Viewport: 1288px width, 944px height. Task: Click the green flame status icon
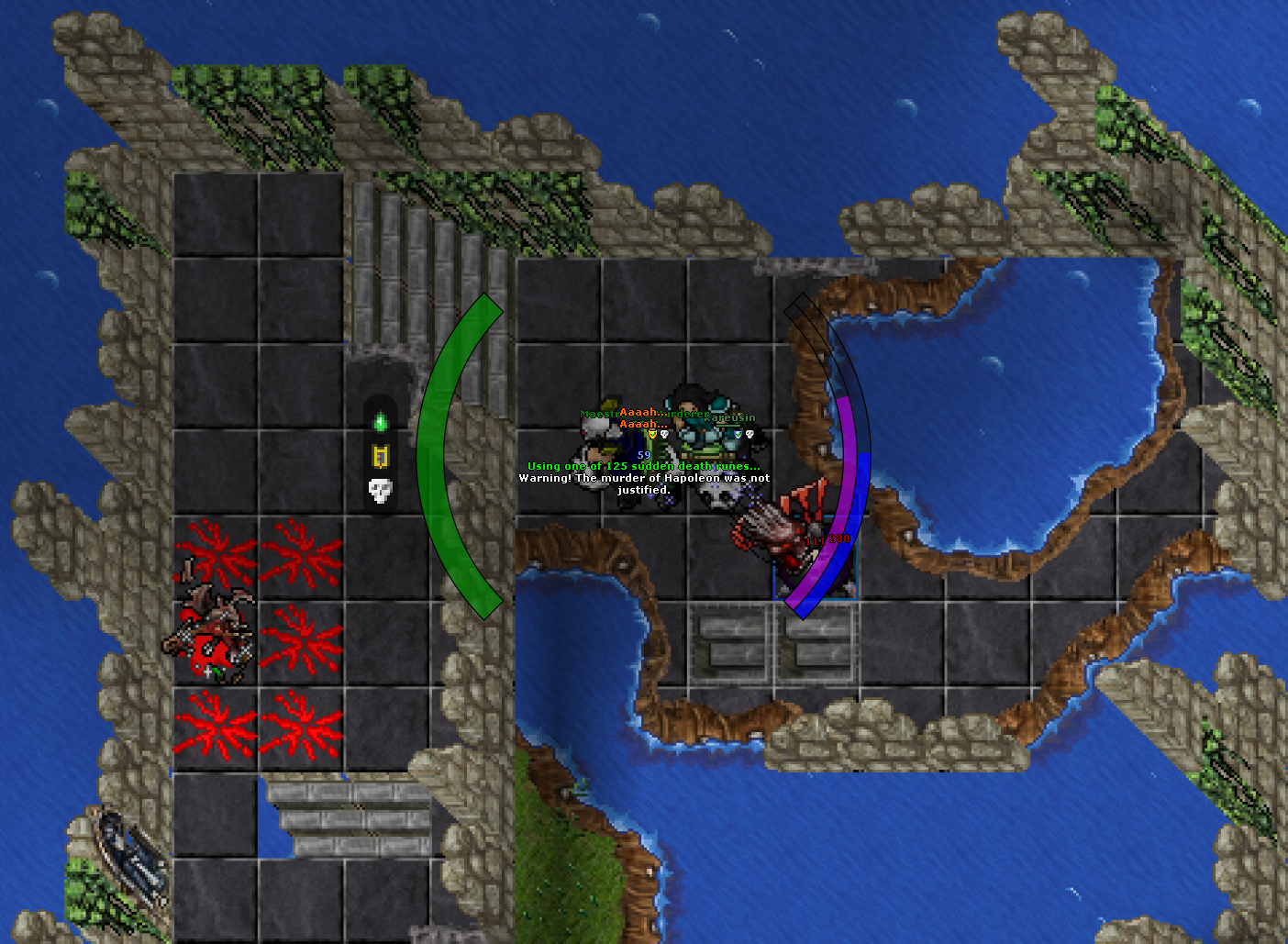(x=381, y=423)
